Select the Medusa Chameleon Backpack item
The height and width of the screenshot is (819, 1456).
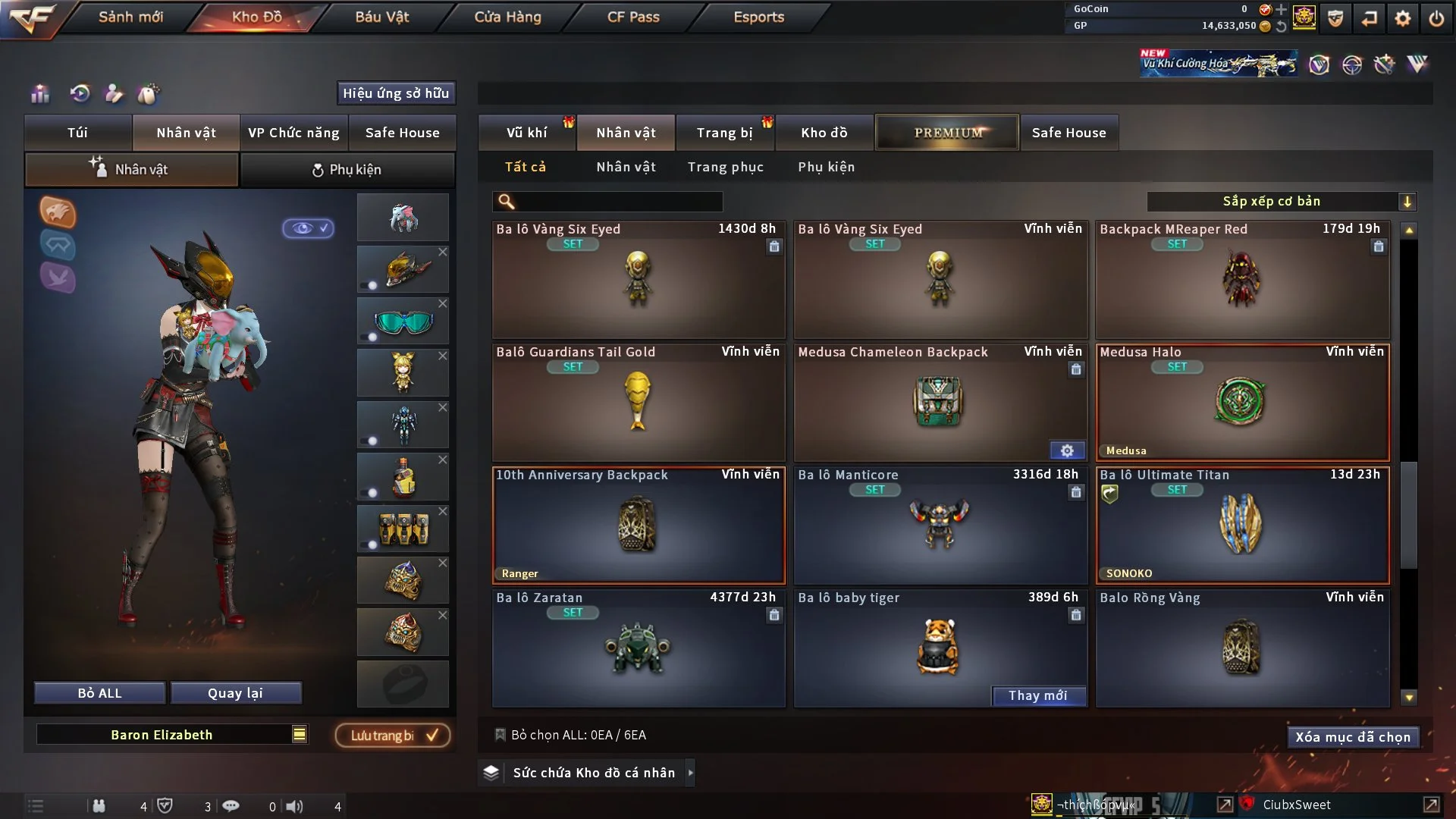pos(940,403)
